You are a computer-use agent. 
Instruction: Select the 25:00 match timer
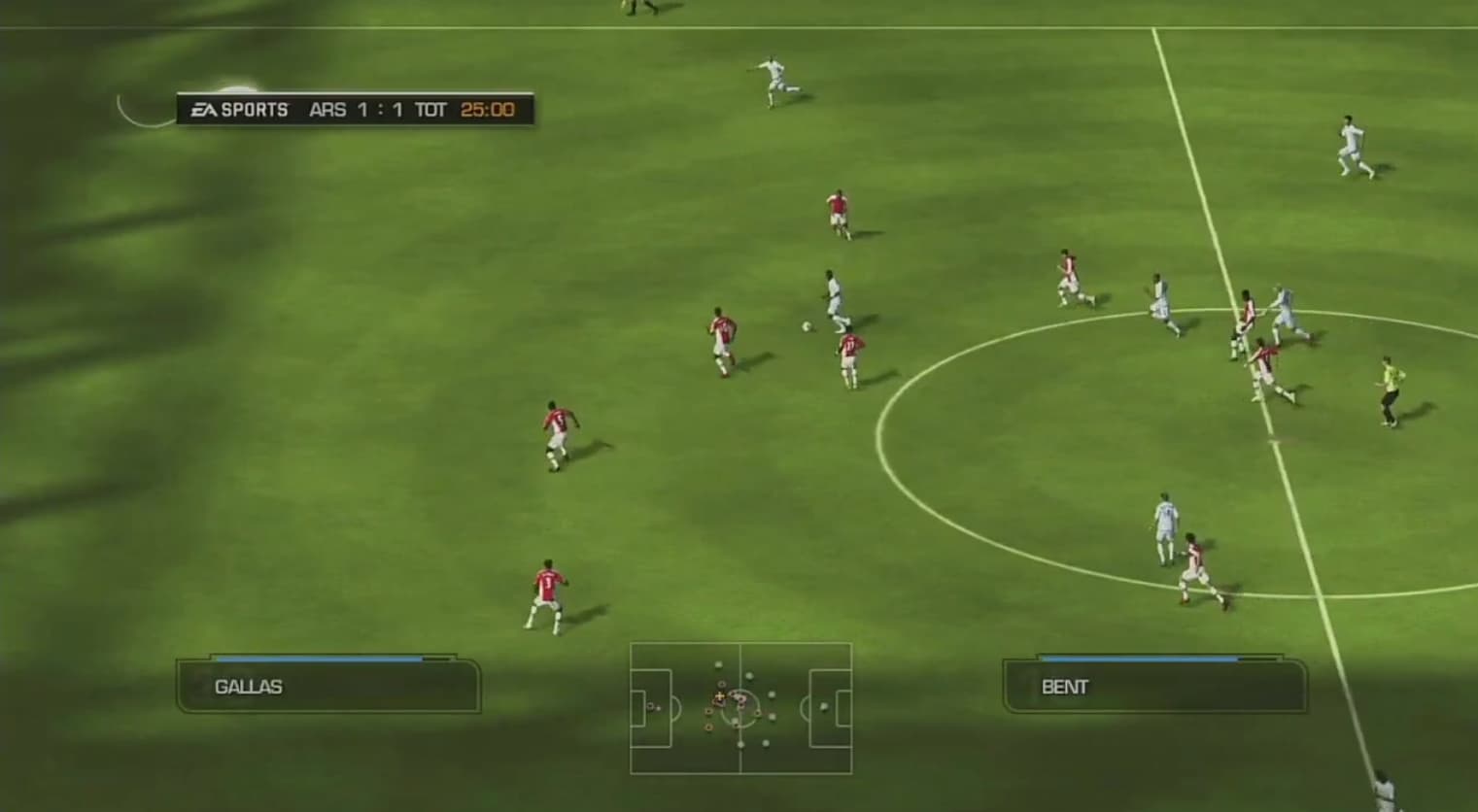pyautogui.click(x=488, y=110)
